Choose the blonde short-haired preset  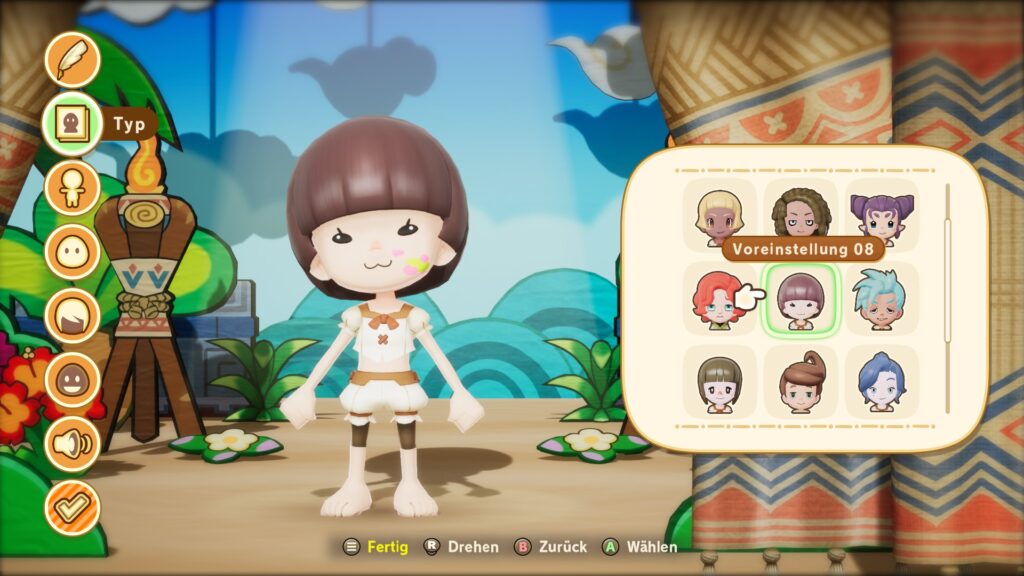(x=720, y=214)
